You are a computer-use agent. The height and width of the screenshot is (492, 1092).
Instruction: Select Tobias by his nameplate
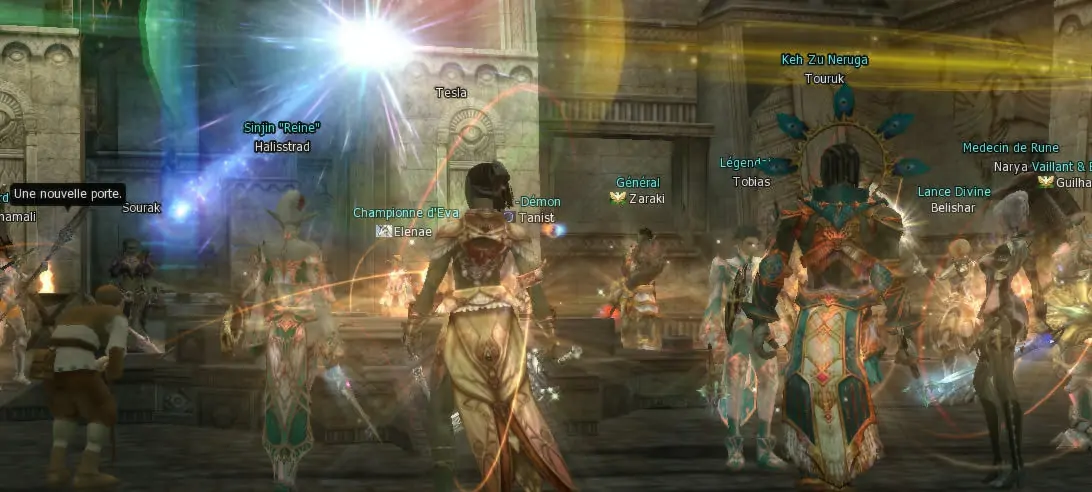pyautogui.click(x=752, y=182)
